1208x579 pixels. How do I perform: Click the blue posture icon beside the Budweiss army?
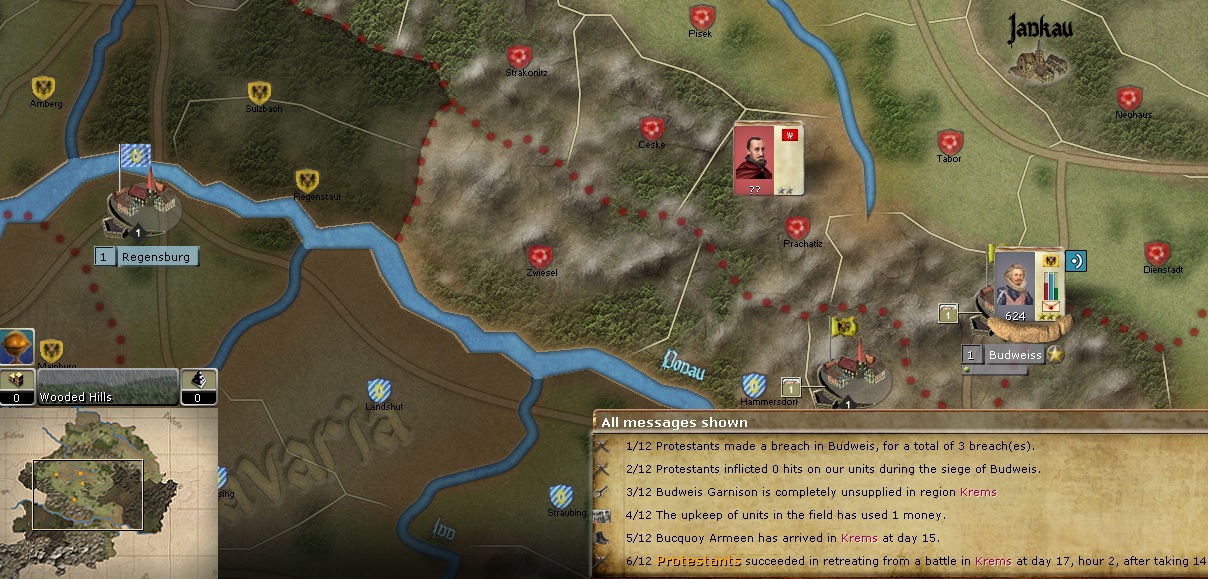click(x=1076, y=261)
